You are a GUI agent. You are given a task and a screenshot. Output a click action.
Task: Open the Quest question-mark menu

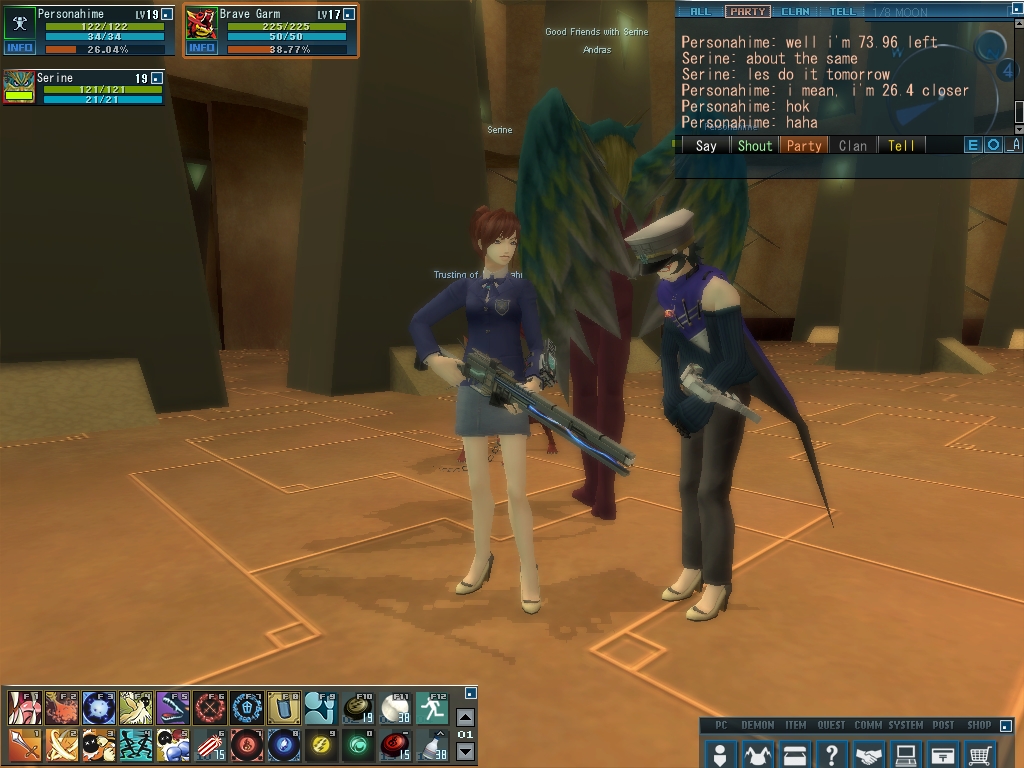(x=832, y=753)
